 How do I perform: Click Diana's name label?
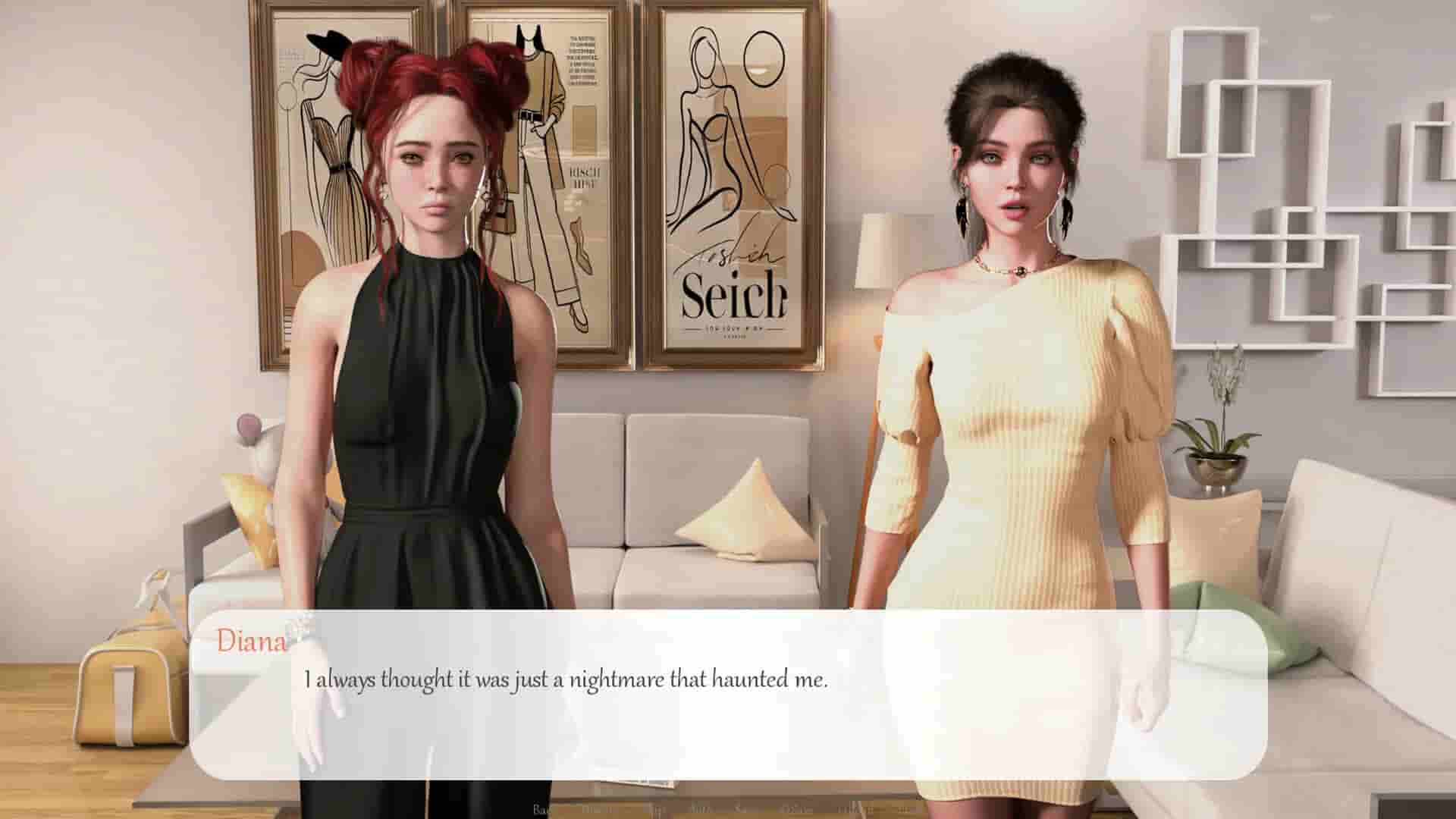click(x=250, y=642)
